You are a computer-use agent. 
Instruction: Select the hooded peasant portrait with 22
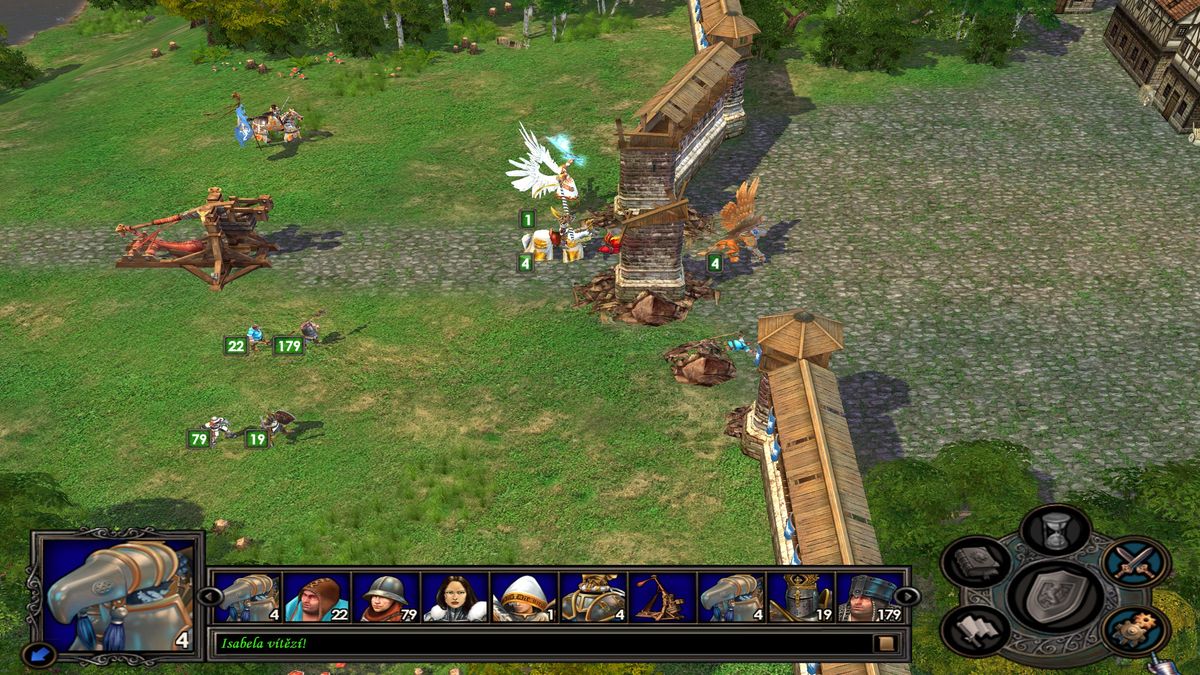click(316, 598)
